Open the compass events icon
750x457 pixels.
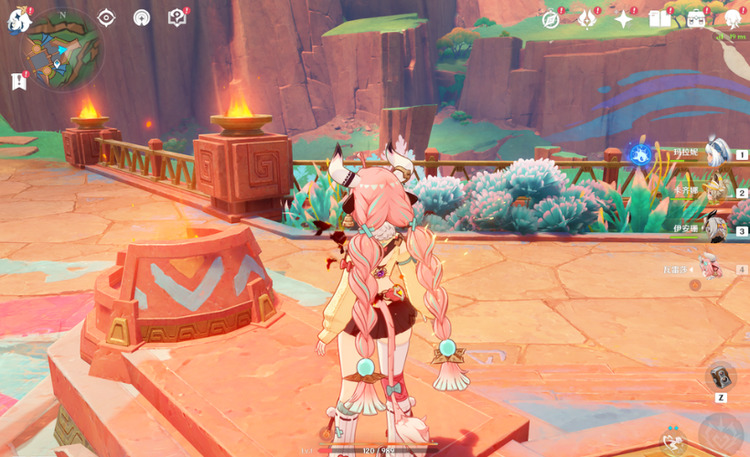click(x=551, y=19)
